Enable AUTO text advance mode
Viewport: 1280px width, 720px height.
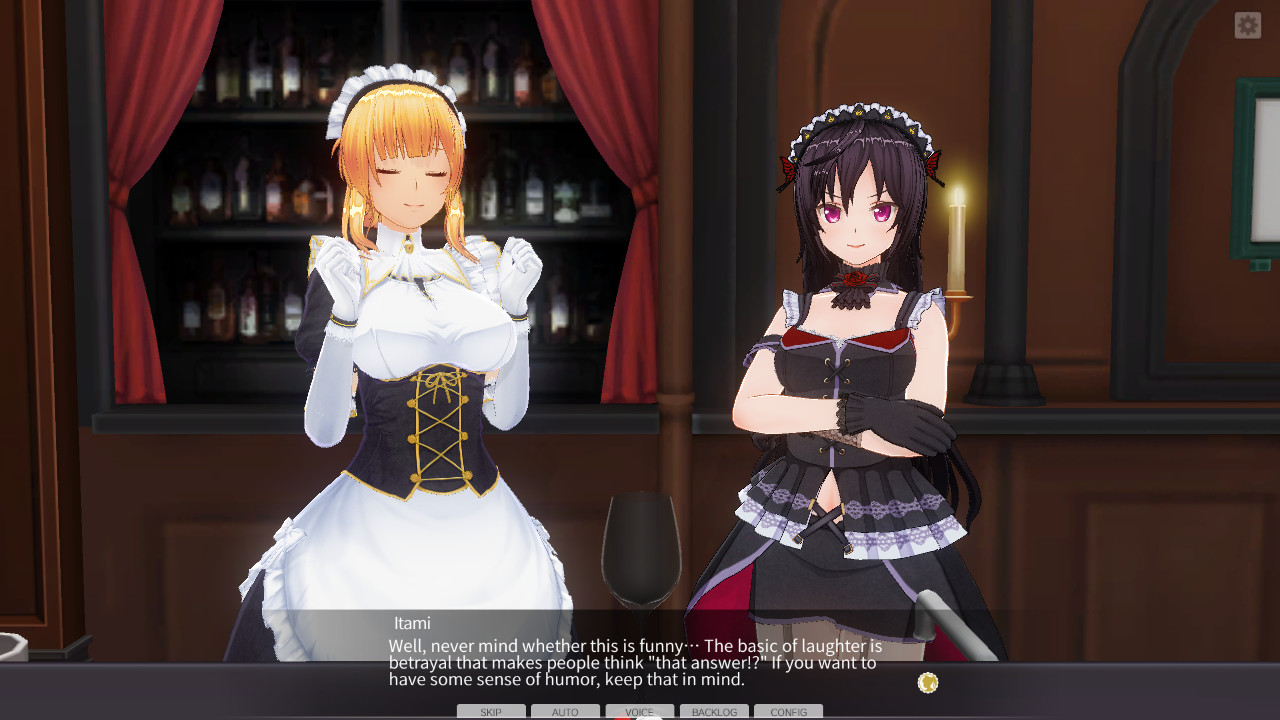(565, 711)
